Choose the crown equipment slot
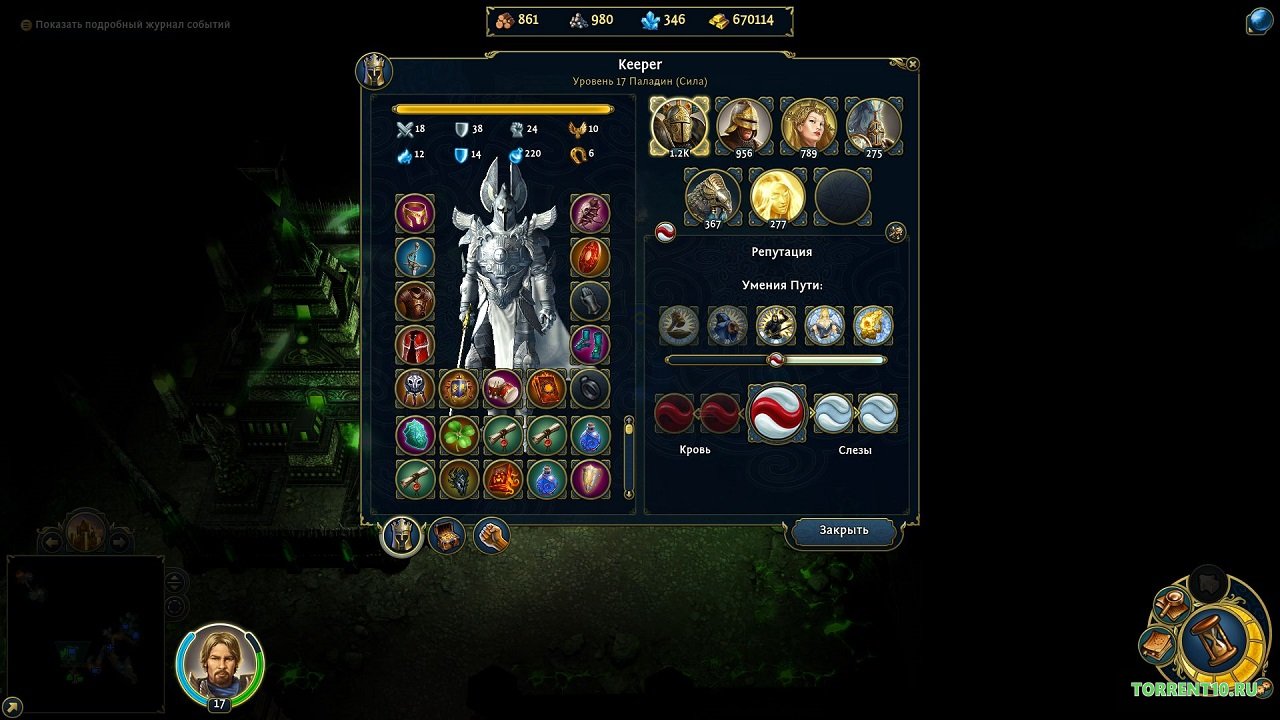Screen dimensions: 1280x720 coord(414,213)
